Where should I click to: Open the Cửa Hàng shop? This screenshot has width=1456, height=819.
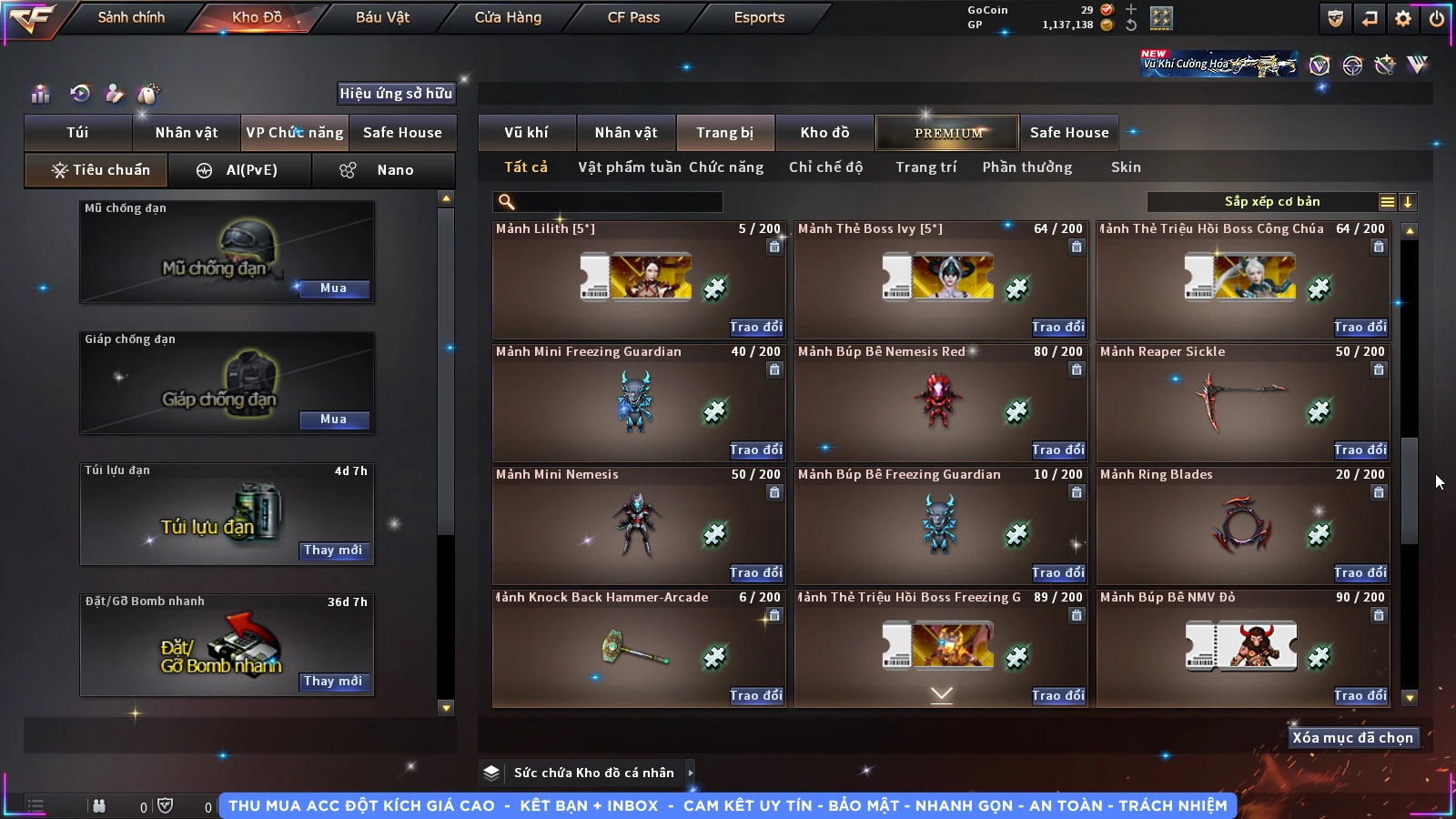tap(508, 17)
